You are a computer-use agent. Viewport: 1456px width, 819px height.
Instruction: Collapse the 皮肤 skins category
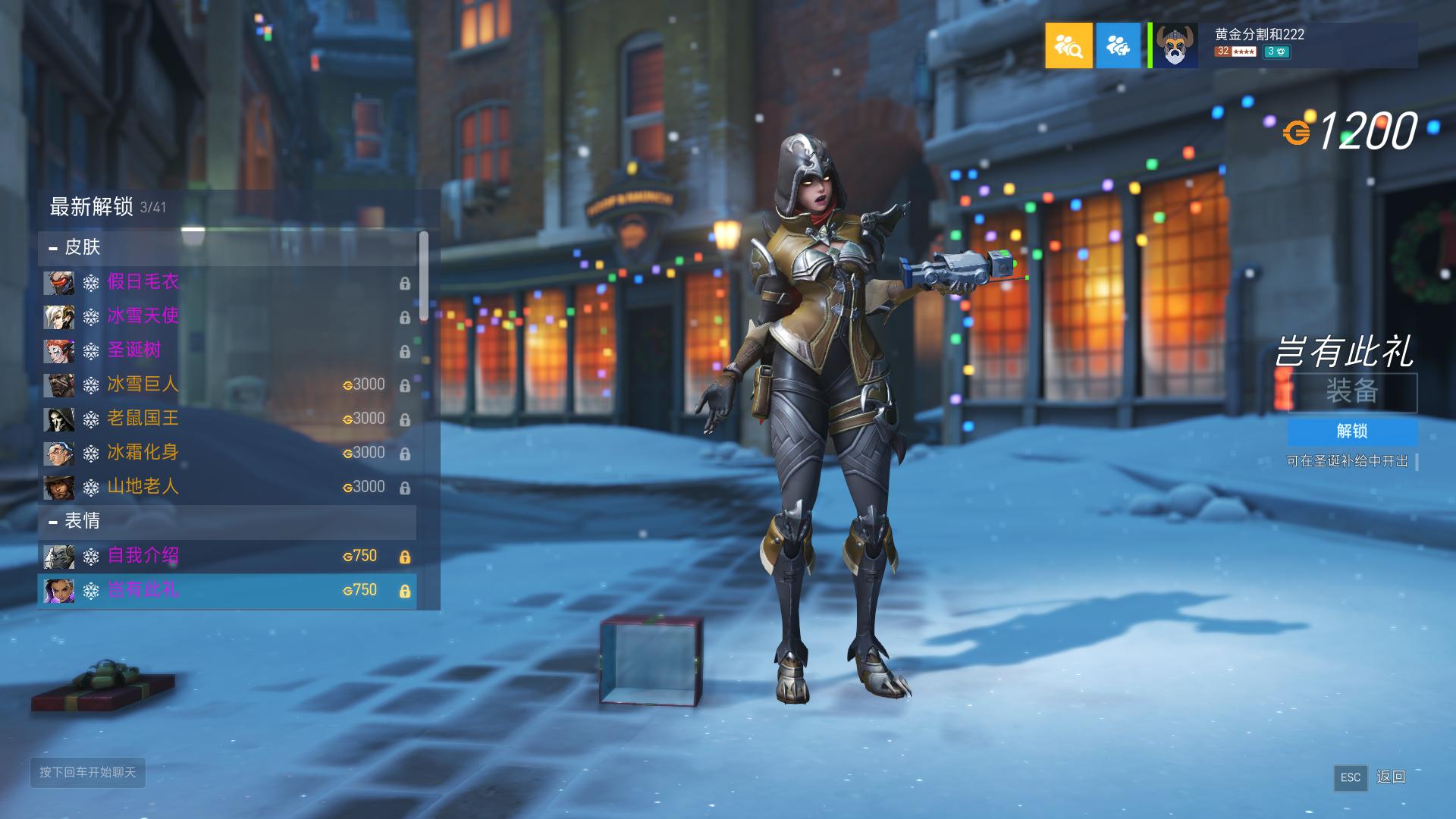click(x=53, y=248)
